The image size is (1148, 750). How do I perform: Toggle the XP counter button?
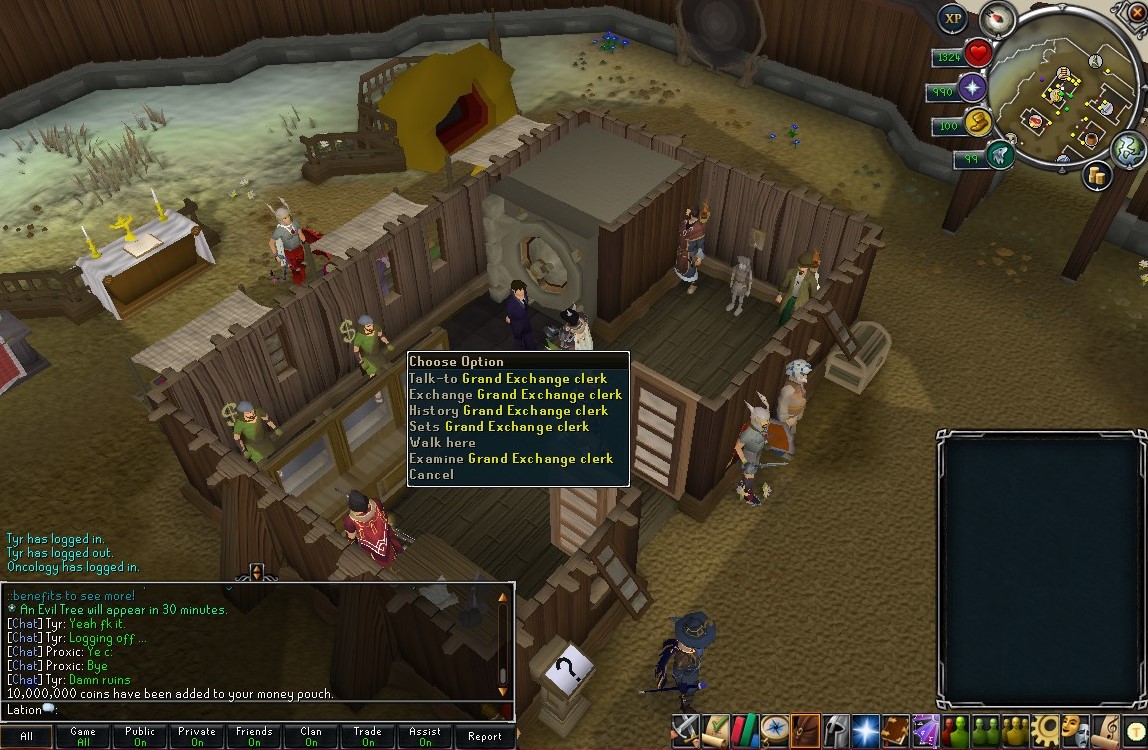952,18
